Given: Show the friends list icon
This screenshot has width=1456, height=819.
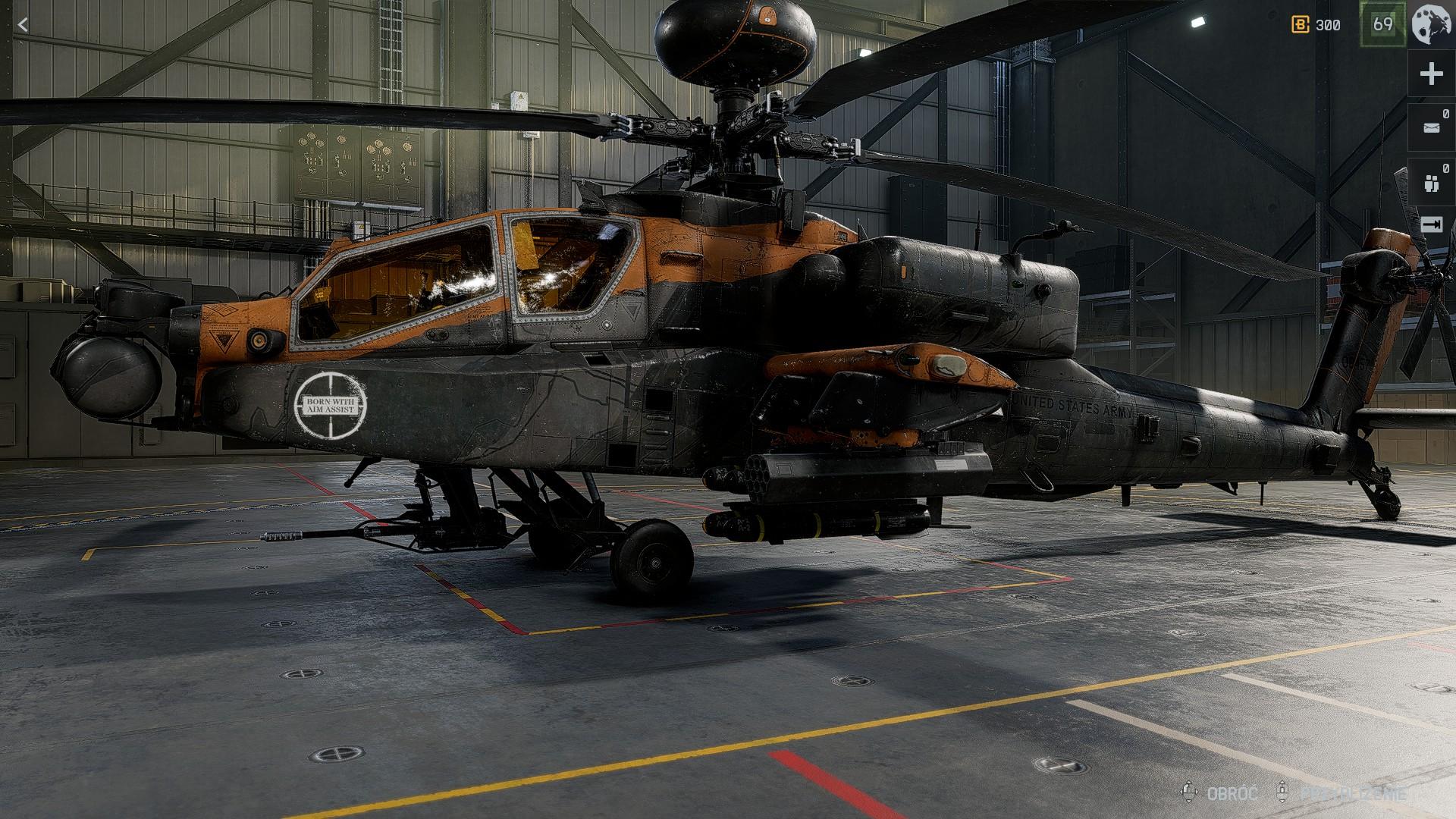Looking at the screenshot, I should coord(1431,182).
